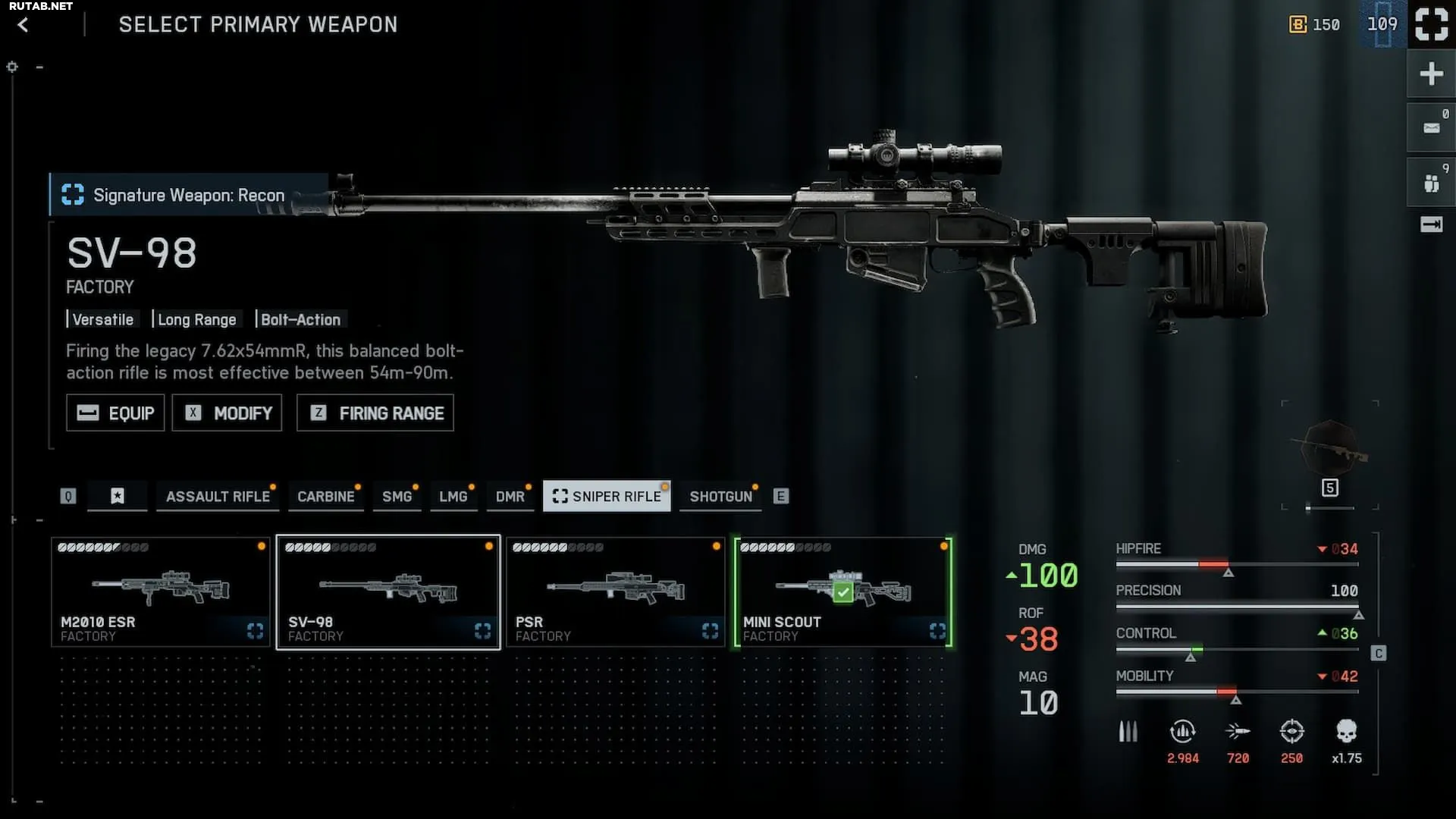1456x819 pixels.
Task: Go back with the top-left arrow
Action: pyautogui.click(x=23, y=25)
